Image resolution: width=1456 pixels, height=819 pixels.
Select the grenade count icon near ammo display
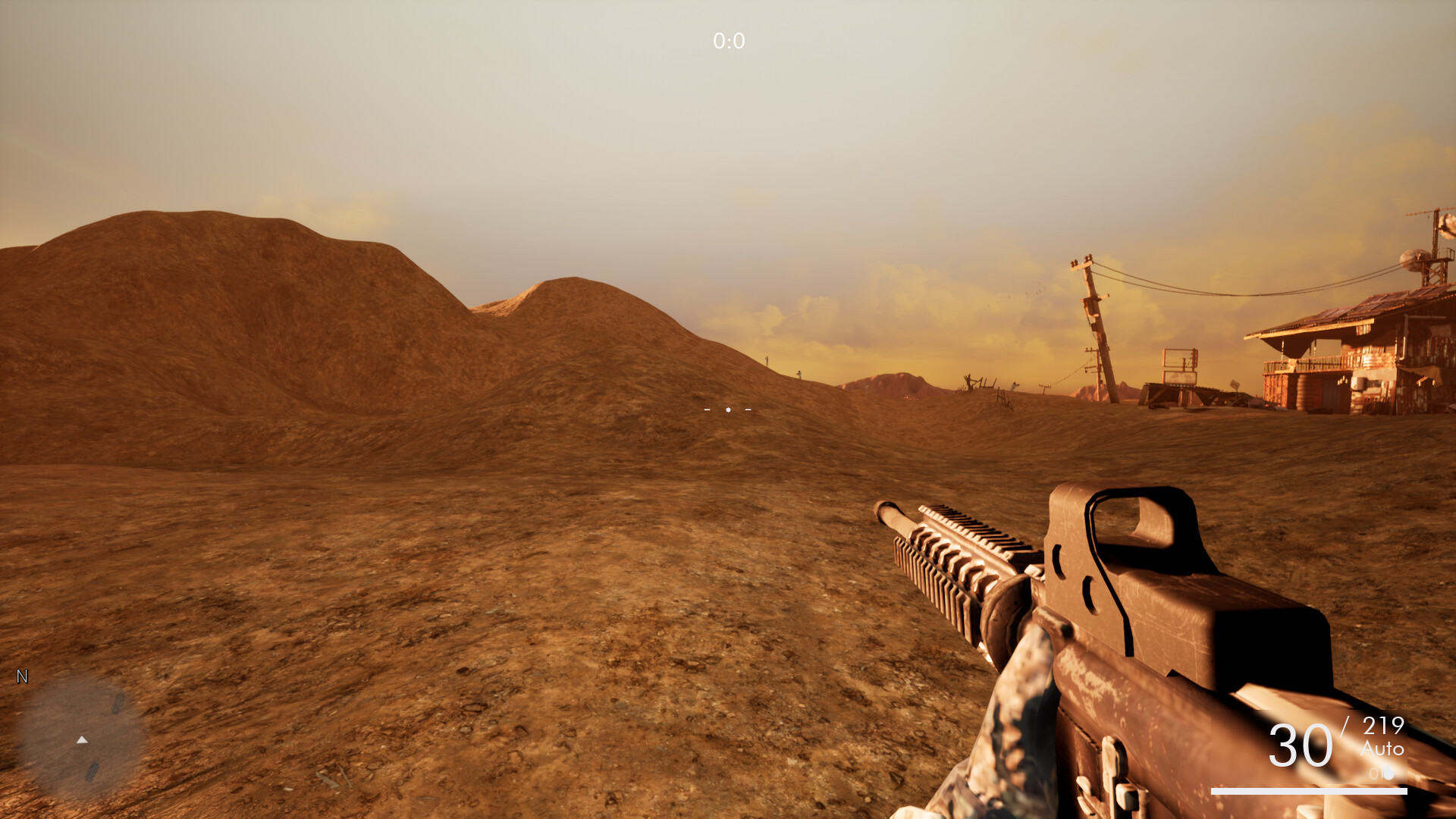click(1389, 773)
